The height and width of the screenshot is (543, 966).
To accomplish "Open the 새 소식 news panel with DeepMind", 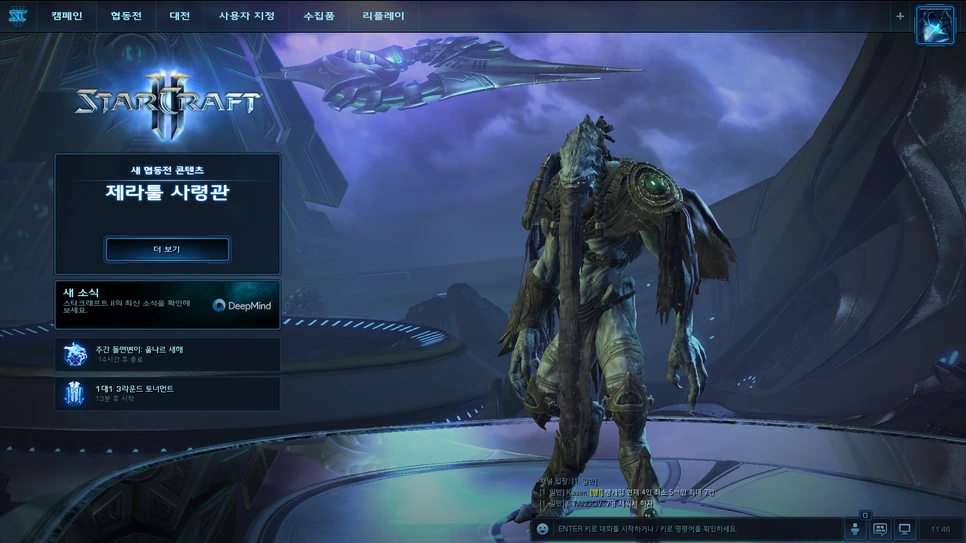I will click(167, 304).
